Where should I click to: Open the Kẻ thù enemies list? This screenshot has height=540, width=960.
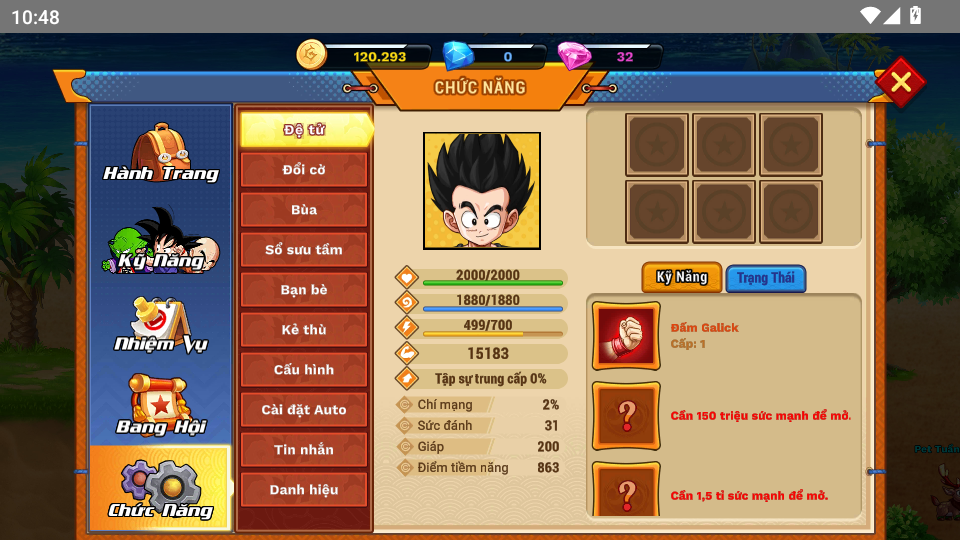point(304,330)
